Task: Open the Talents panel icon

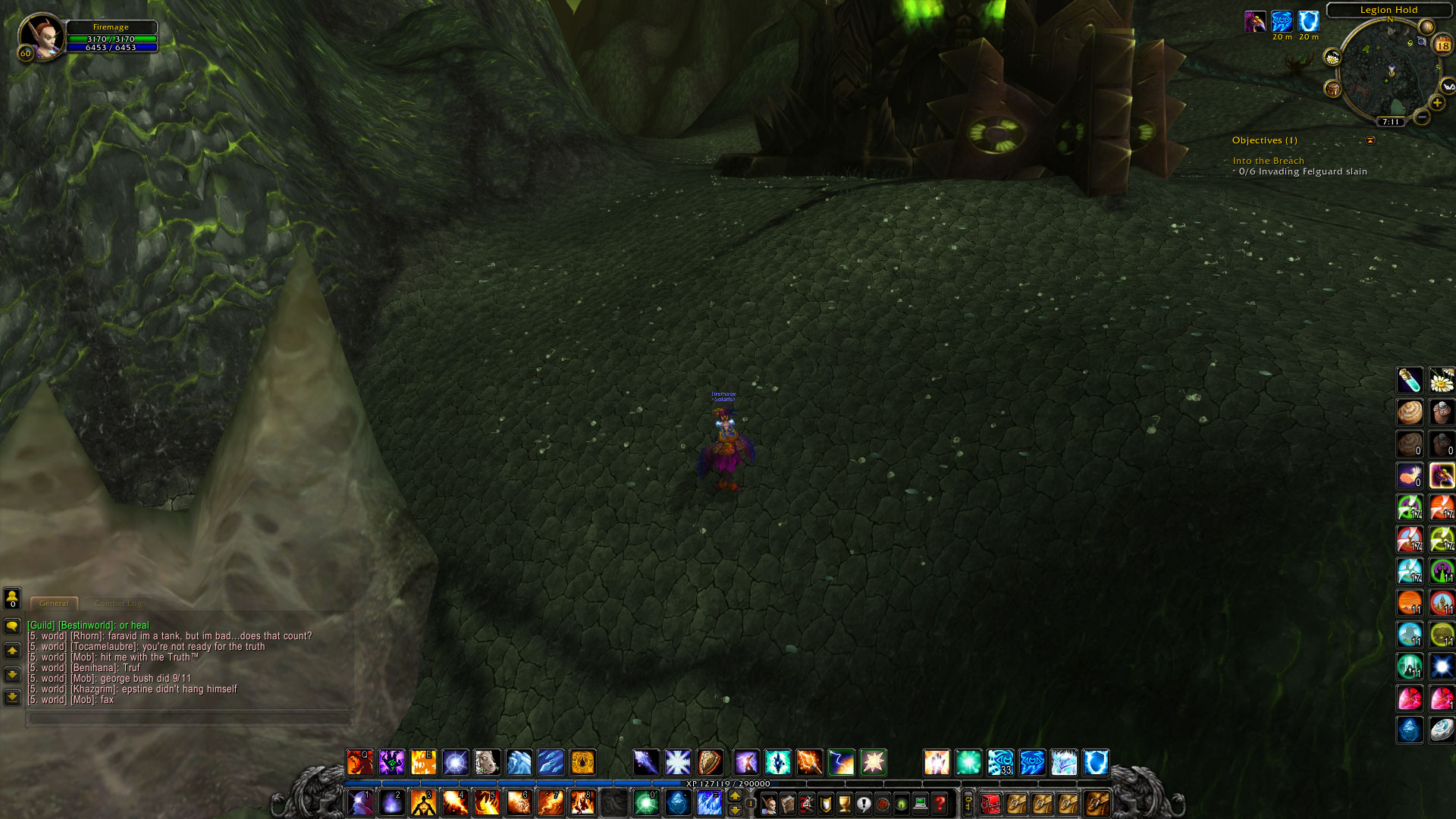Action: click(x=807, y=805)
